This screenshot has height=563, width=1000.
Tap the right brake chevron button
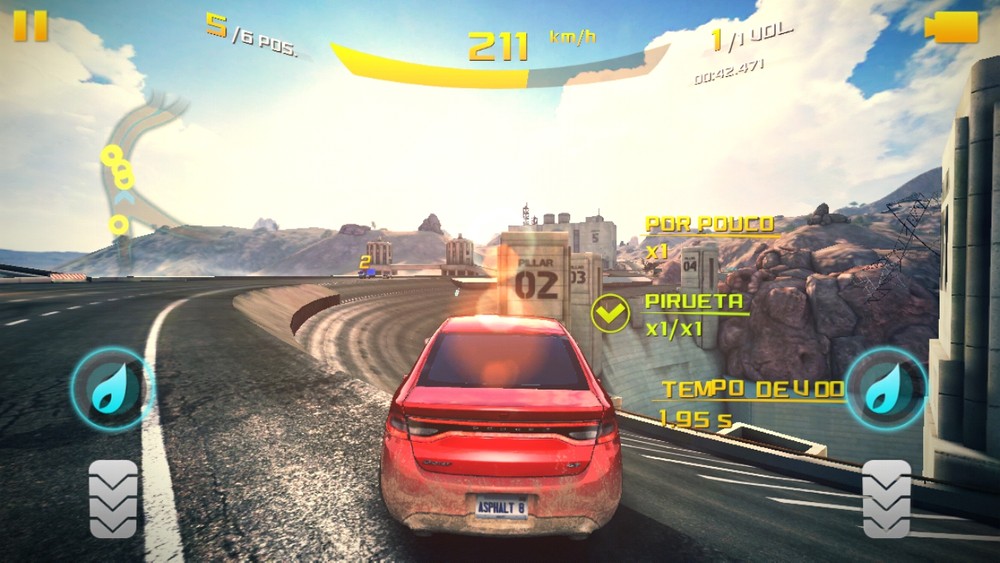click(886, 499)
